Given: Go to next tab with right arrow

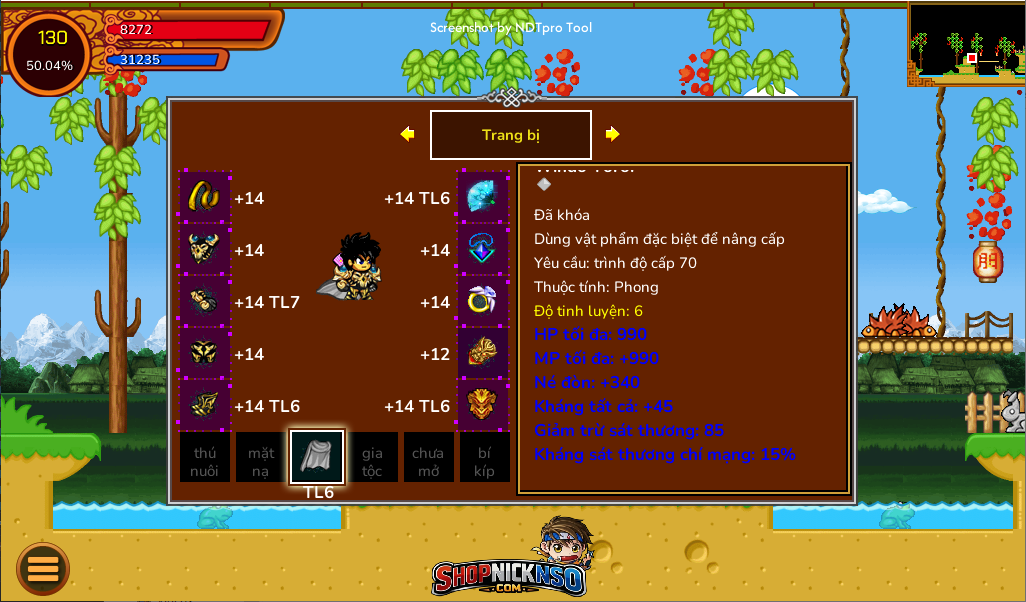Looking at the screenshot, I should 612,134.
